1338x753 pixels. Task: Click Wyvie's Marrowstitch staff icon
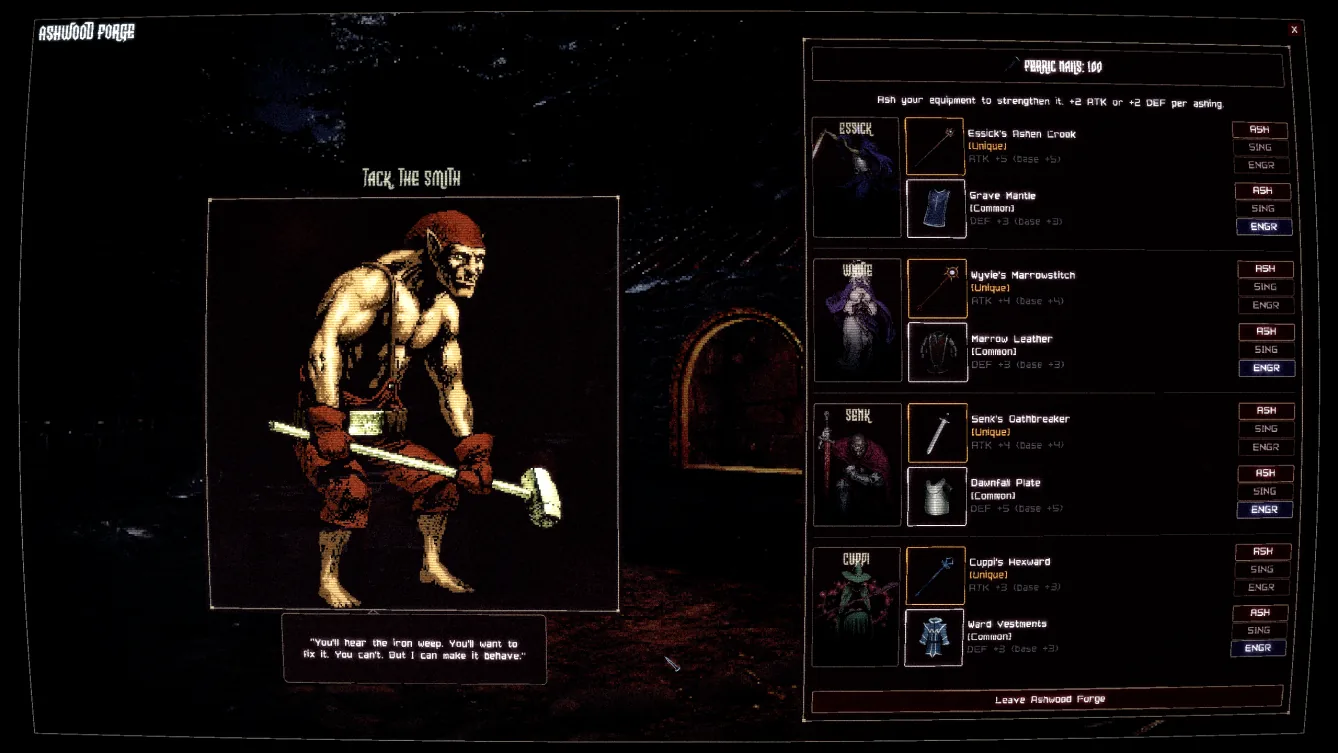point(936,289)
